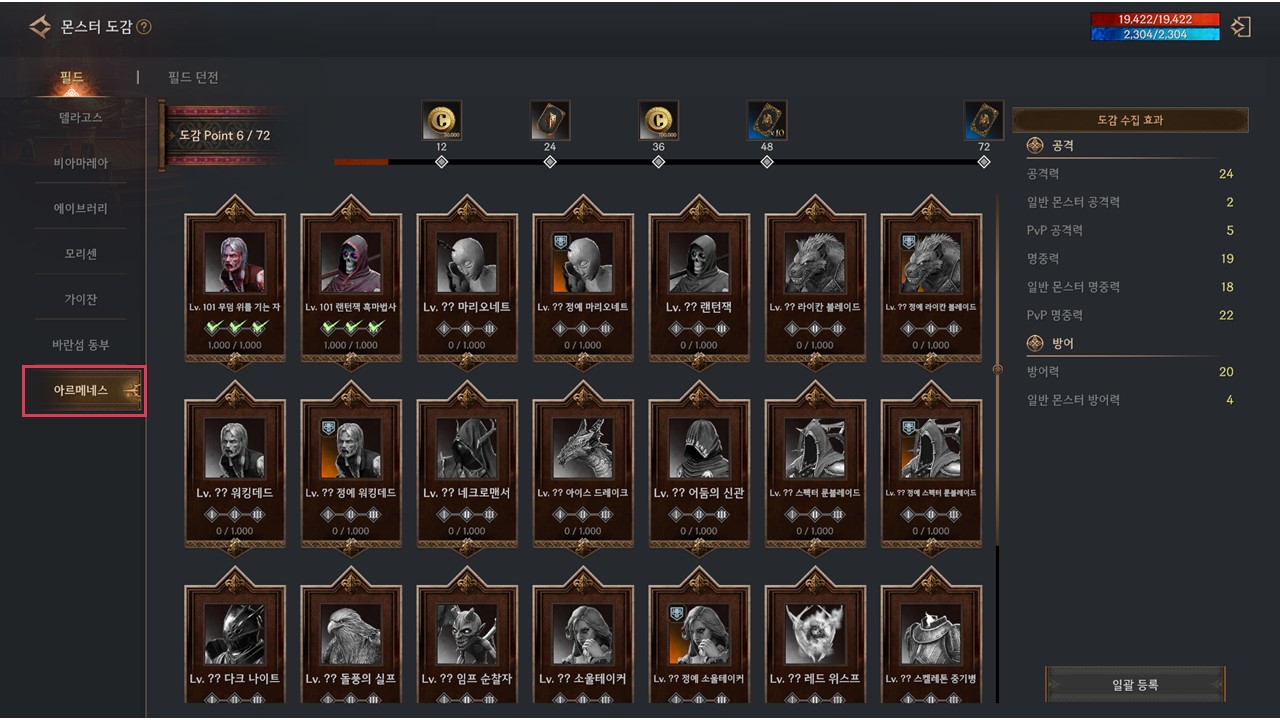Select the Lv. 101 랜턴잭 흑마법사 card
This screenshot has height=720, width=1280.
tap(351, 280)
